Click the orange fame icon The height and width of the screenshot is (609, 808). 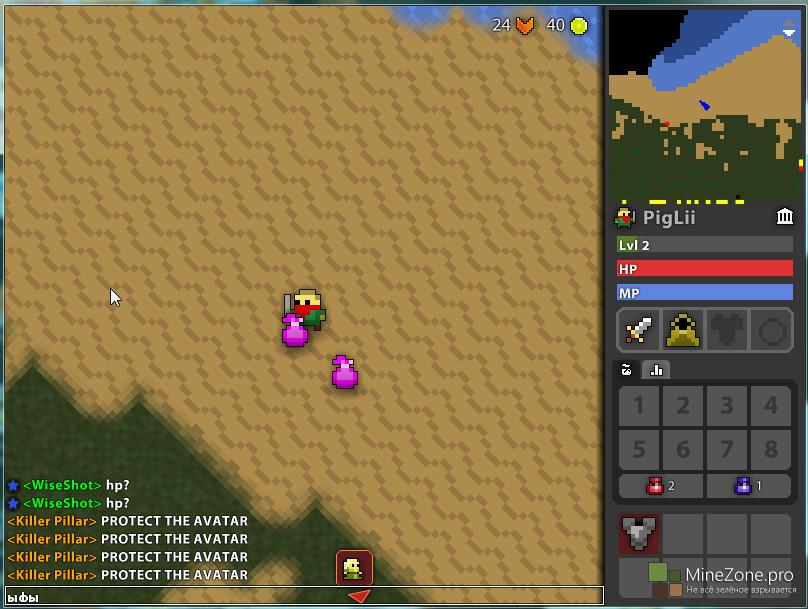point(525,26)
